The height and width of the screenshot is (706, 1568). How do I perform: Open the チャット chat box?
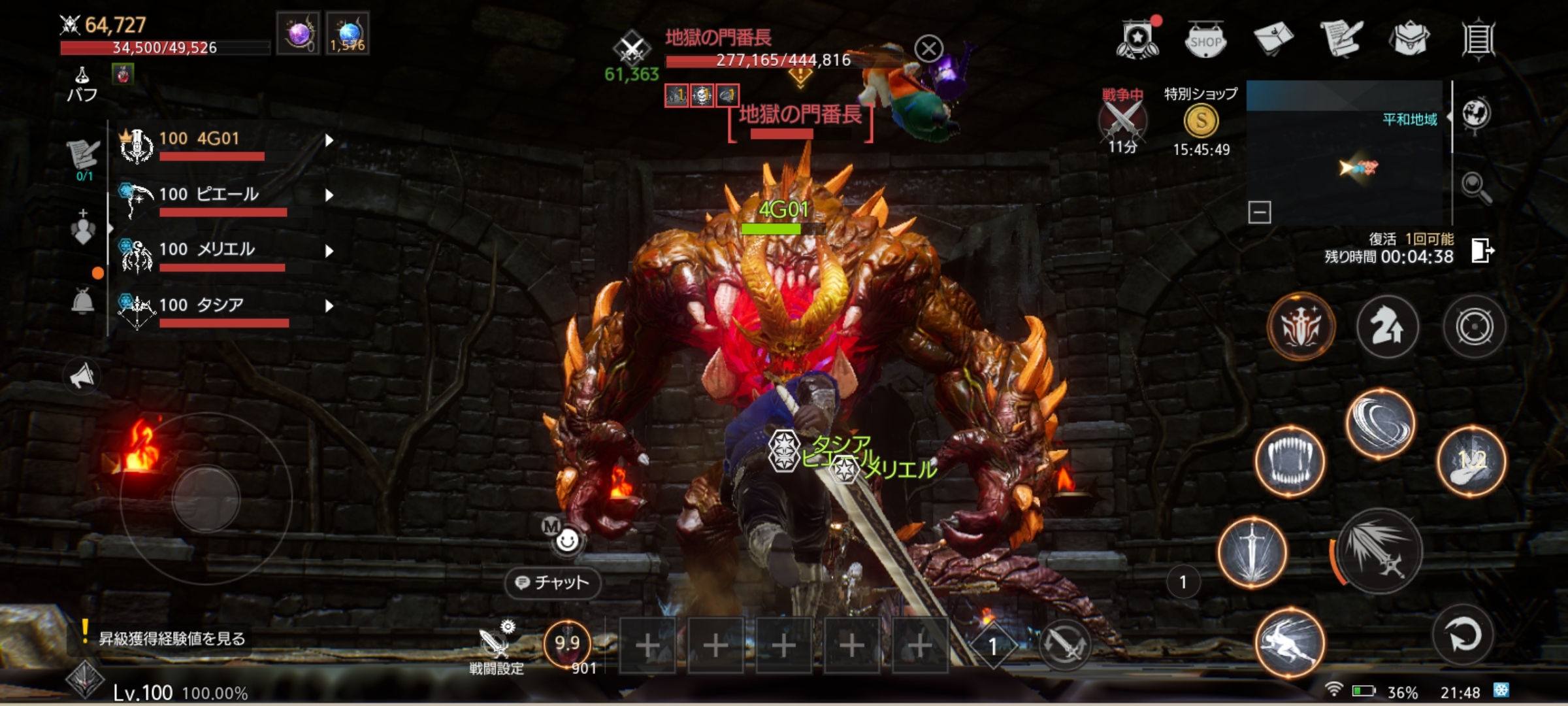point(553,582)
